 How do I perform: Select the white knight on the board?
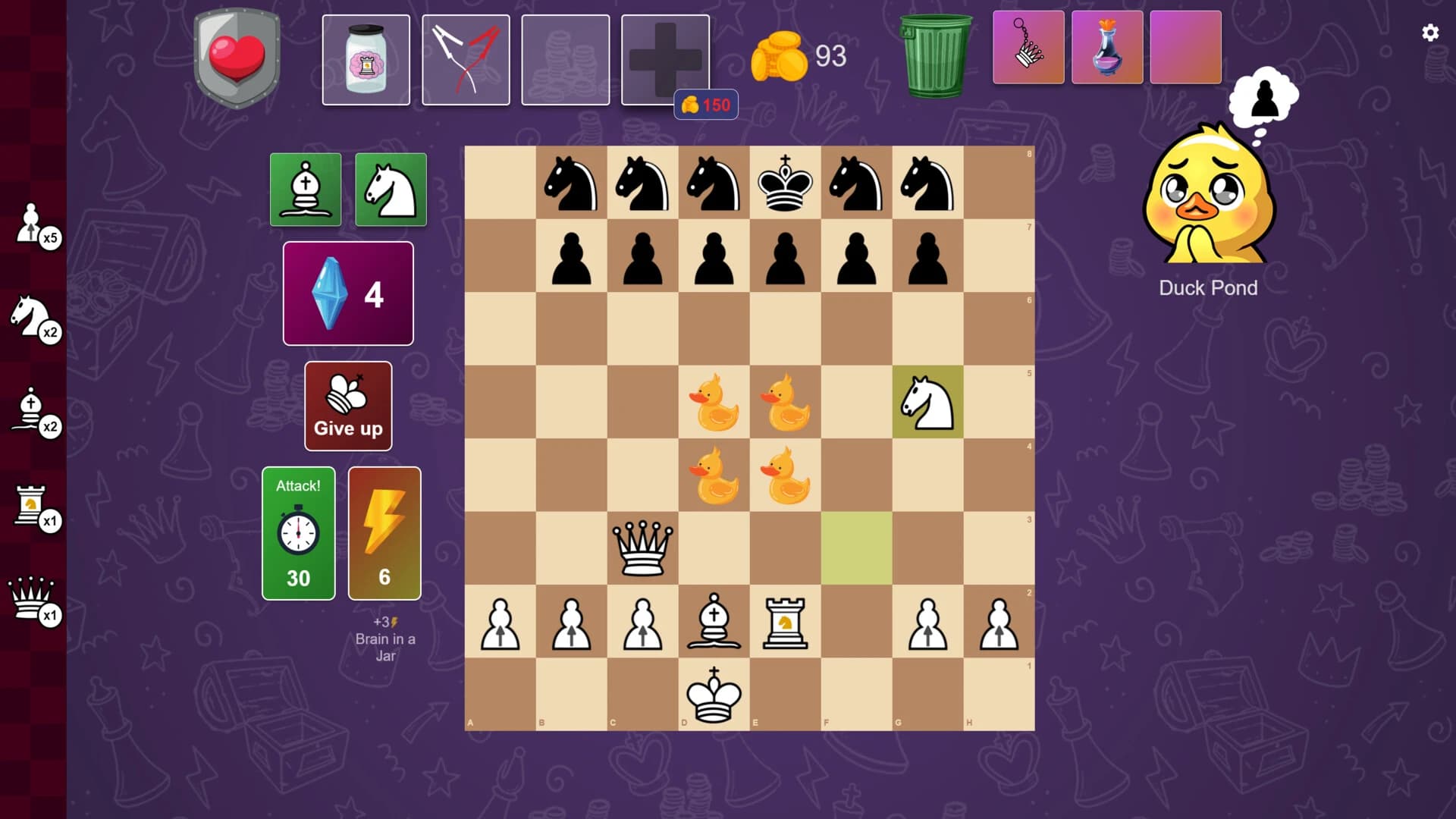(x=928, y=402)
